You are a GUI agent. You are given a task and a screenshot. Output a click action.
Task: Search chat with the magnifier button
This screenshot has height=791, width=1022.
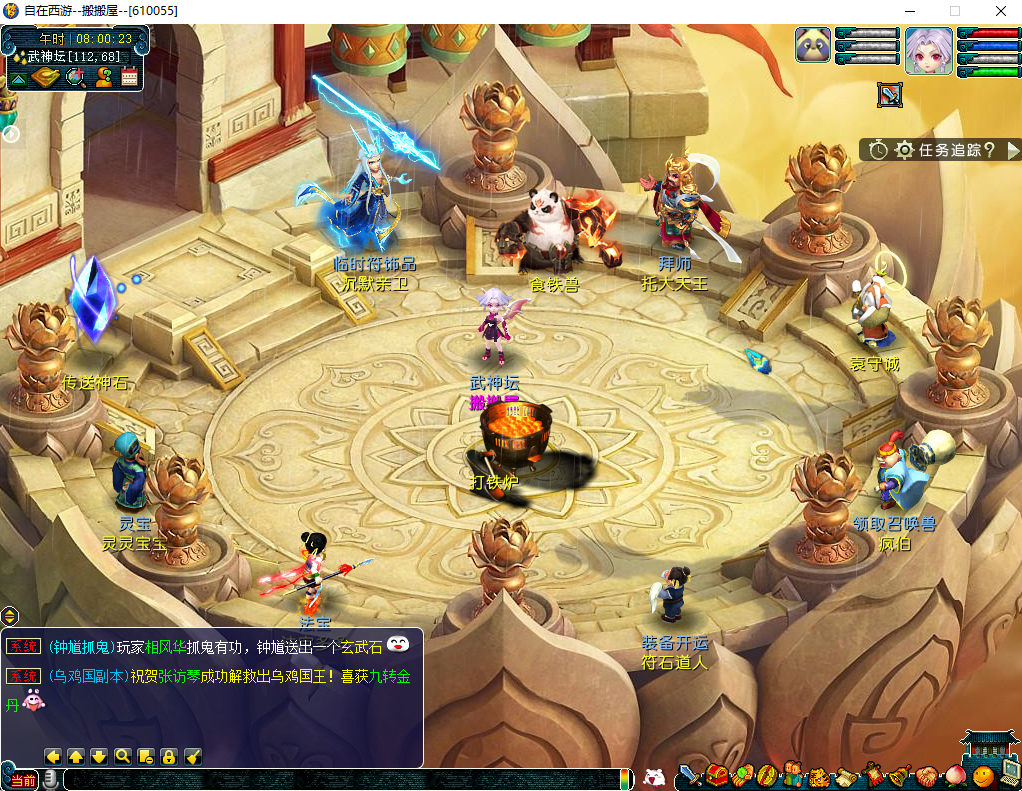[x=122, y=756]
